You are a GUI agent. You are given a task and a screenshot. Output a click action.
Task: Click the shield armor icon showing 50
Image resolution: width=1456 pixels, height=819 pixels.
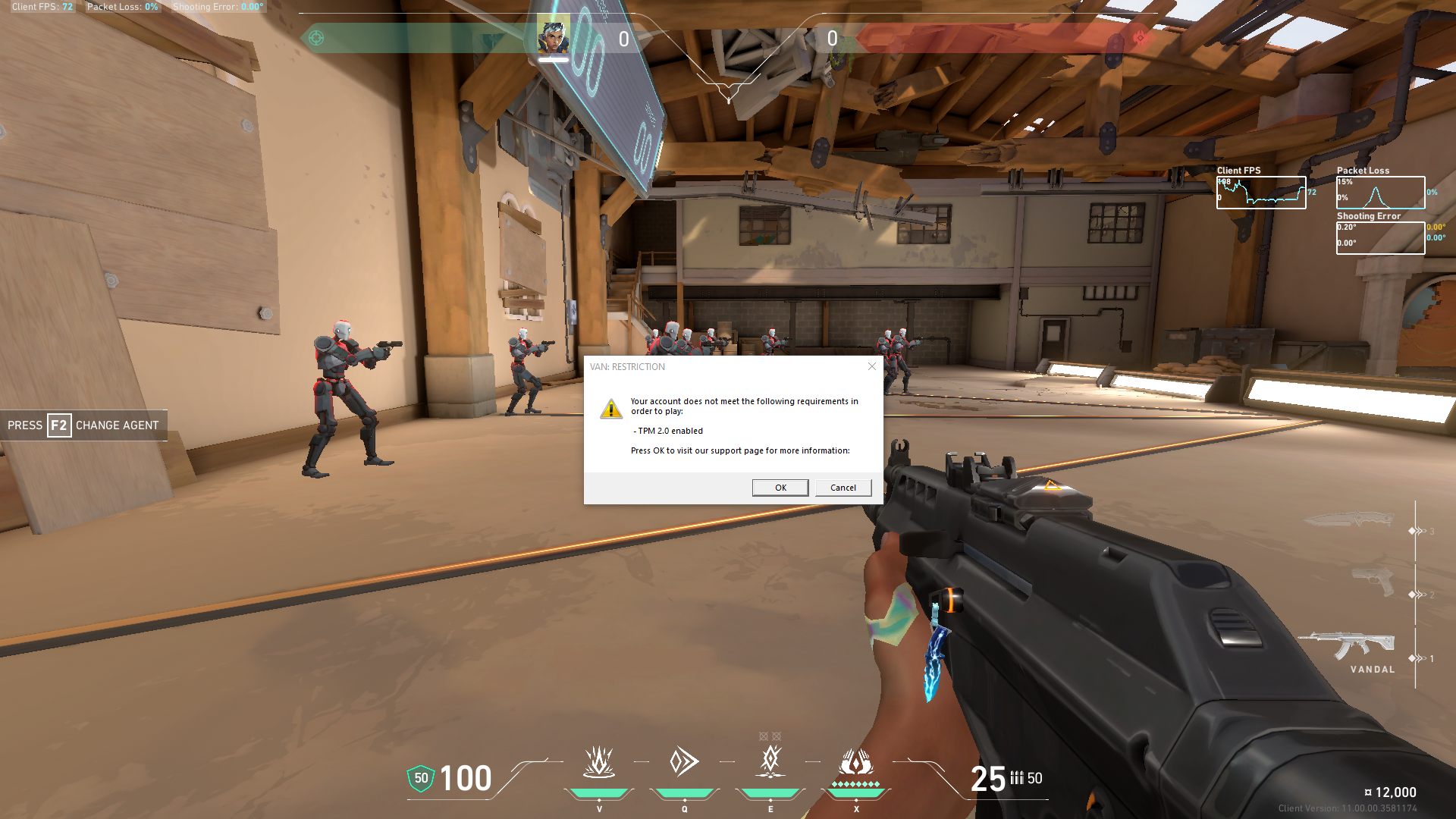coord(419,778)
